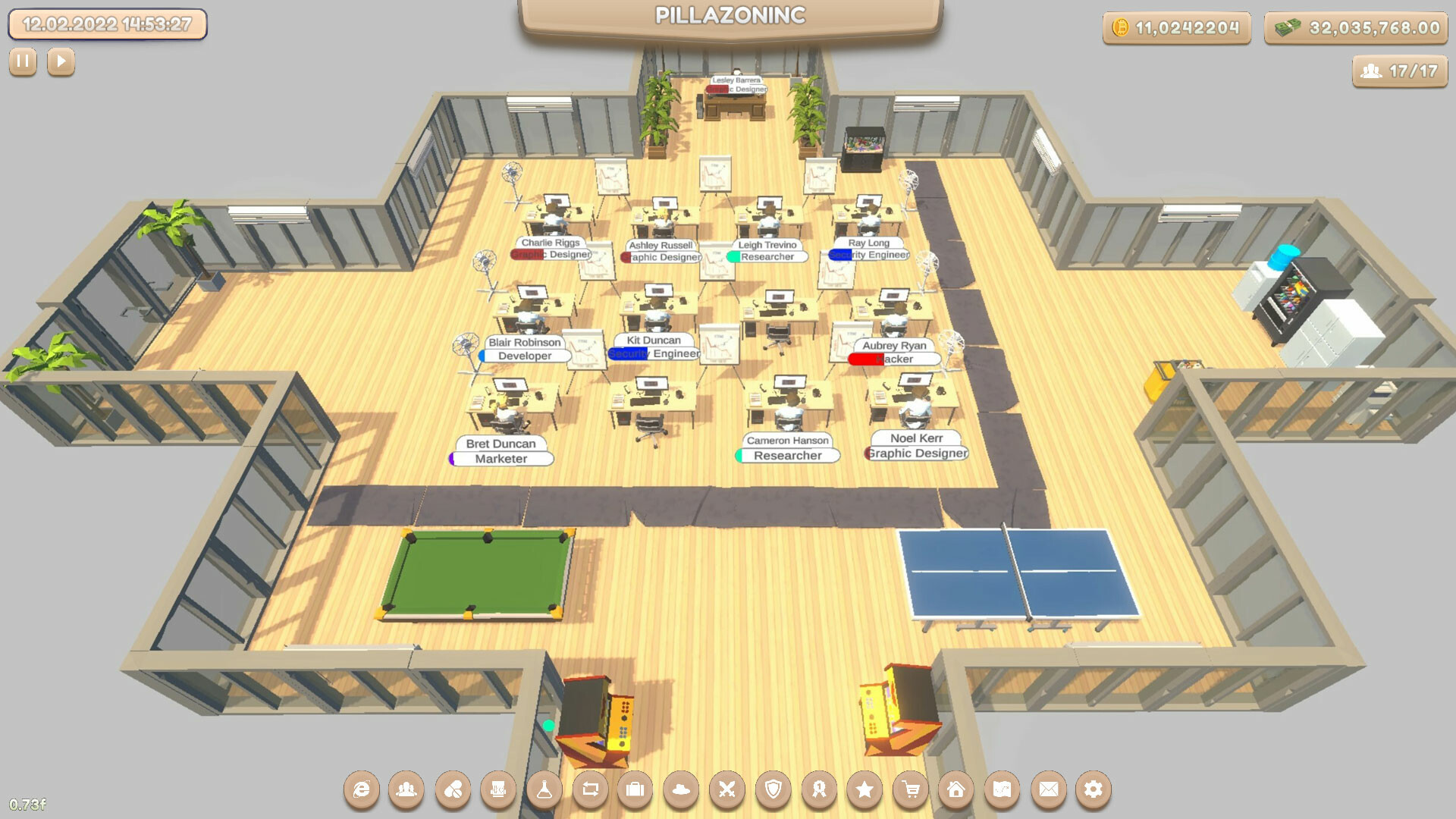Open the shopping cart store icon
1456x819 pixels.
point(909,789)
